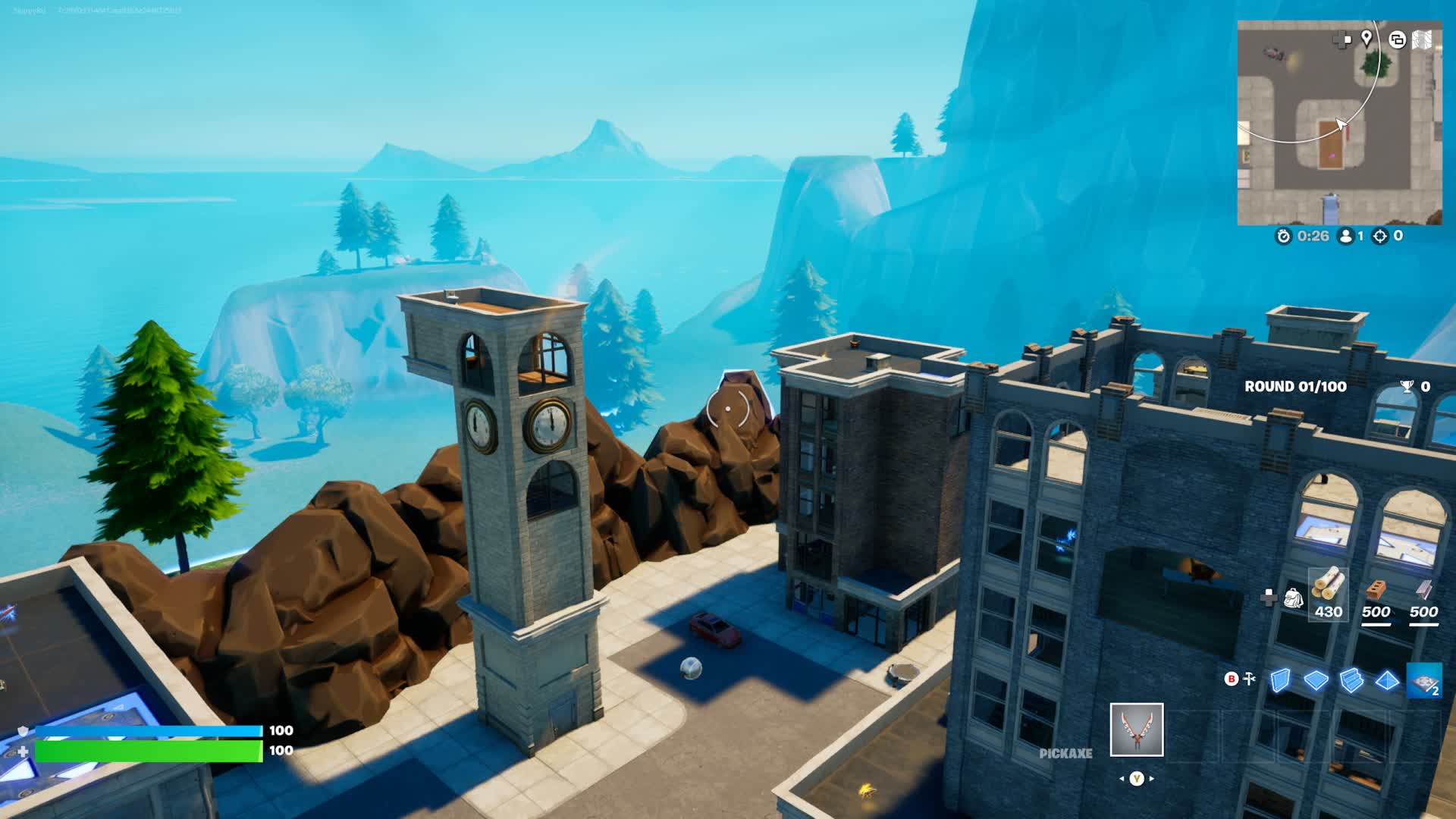1456x819 pixels.
Task: Select the floor building piece
Action: 1316,679
